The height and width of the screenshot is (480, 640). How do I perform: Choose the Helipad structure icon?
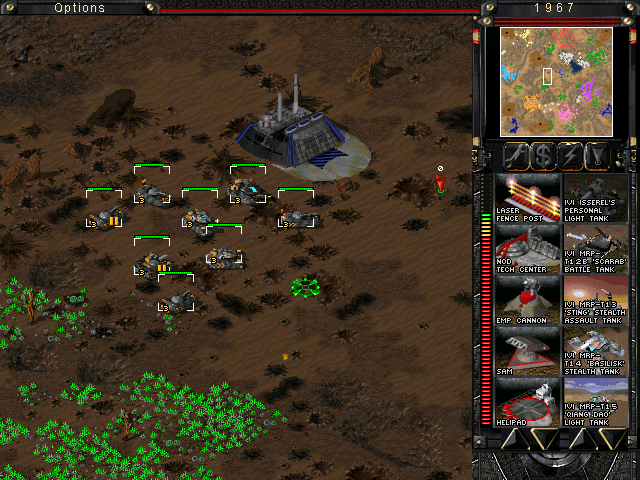click(527, 402)
